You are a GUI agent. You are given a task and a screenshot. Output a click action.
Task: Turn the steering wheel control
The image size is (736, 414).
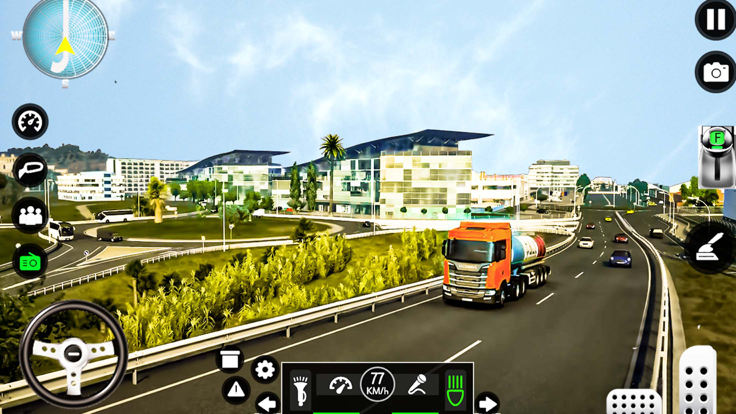[73, 354]
